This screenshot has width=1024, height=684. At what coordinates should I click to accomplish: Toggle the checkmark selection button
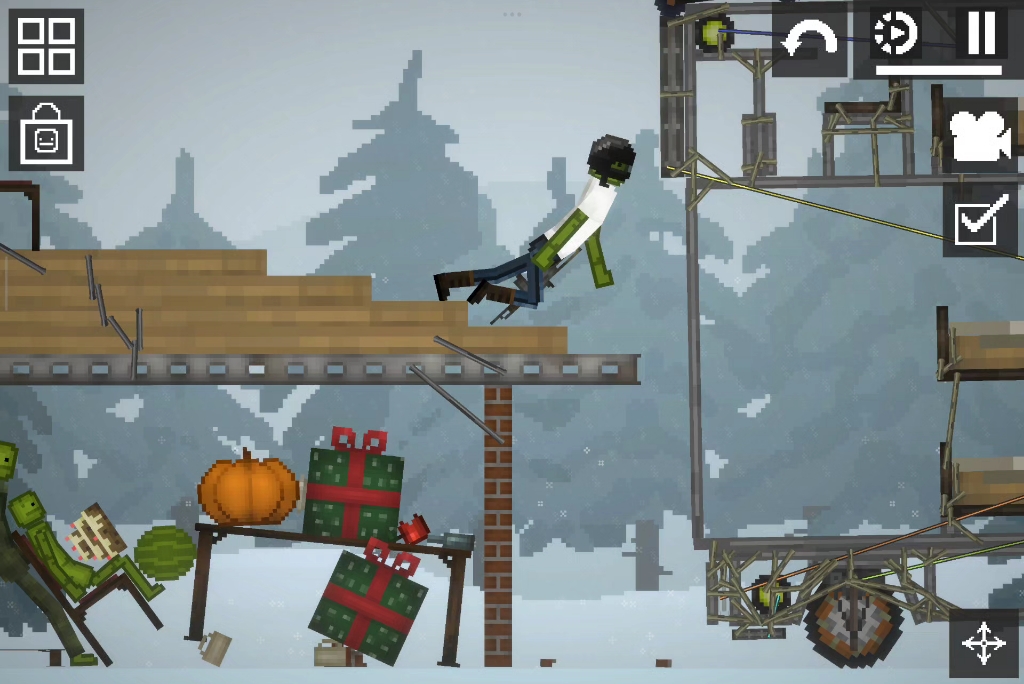pyautogui.click(x=980, y=219)
